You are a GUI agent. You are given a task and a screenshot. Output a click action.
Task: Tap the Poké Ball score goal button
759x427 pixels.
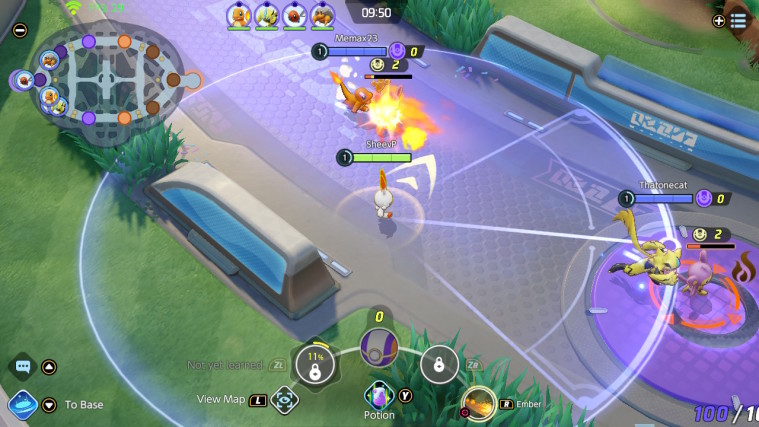[379, 347]
